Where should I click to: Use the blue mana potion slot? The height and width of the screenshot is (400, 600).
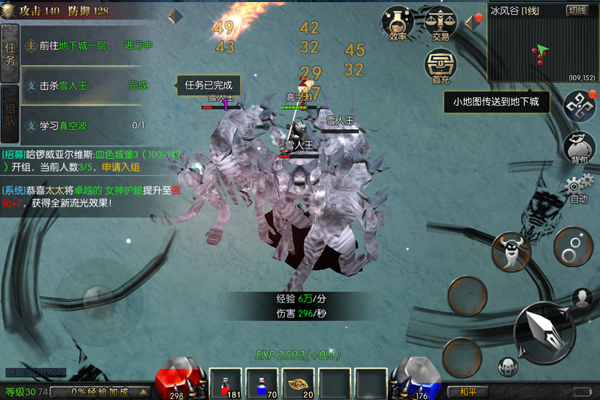[x=263, y=384]
